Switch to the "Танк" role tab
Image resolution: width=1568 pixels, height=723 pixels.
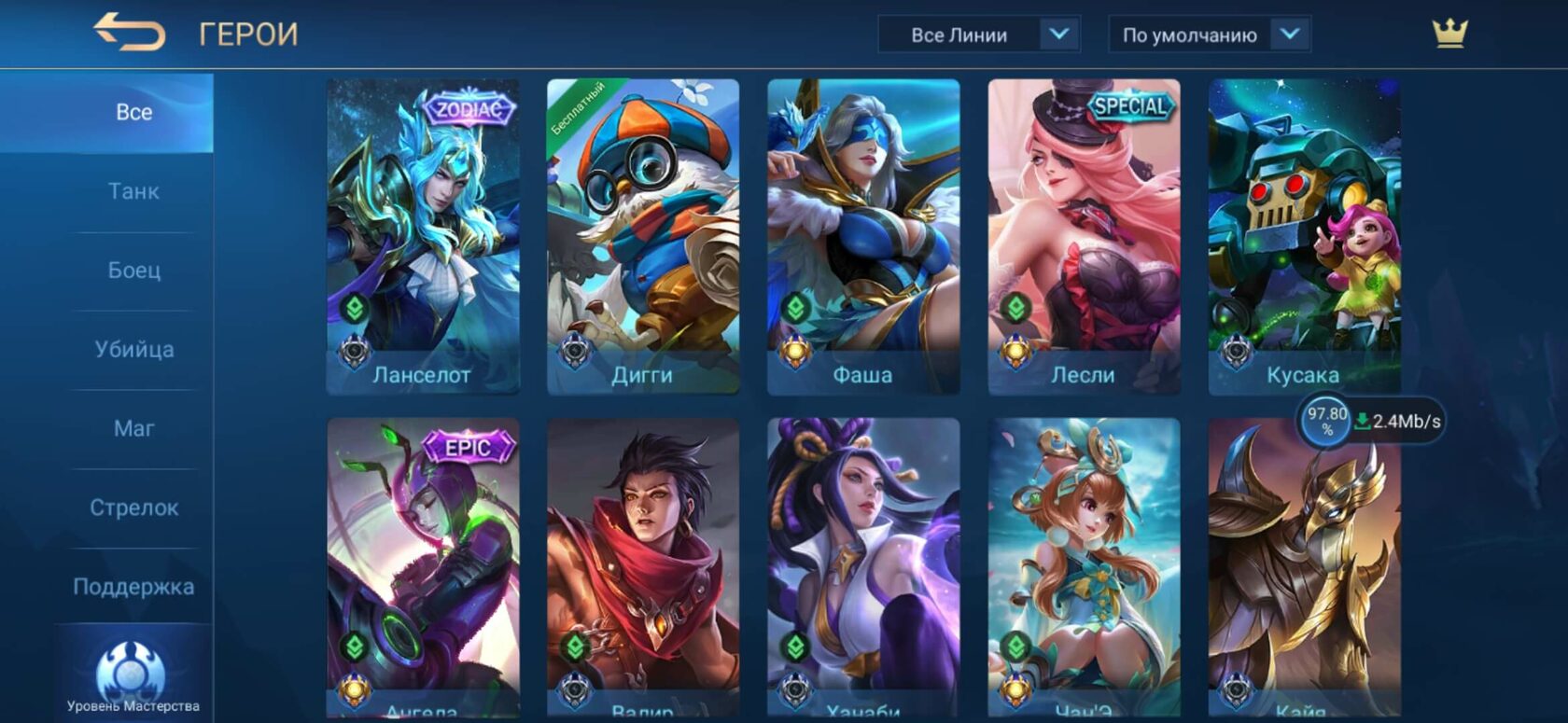[133, 191]
